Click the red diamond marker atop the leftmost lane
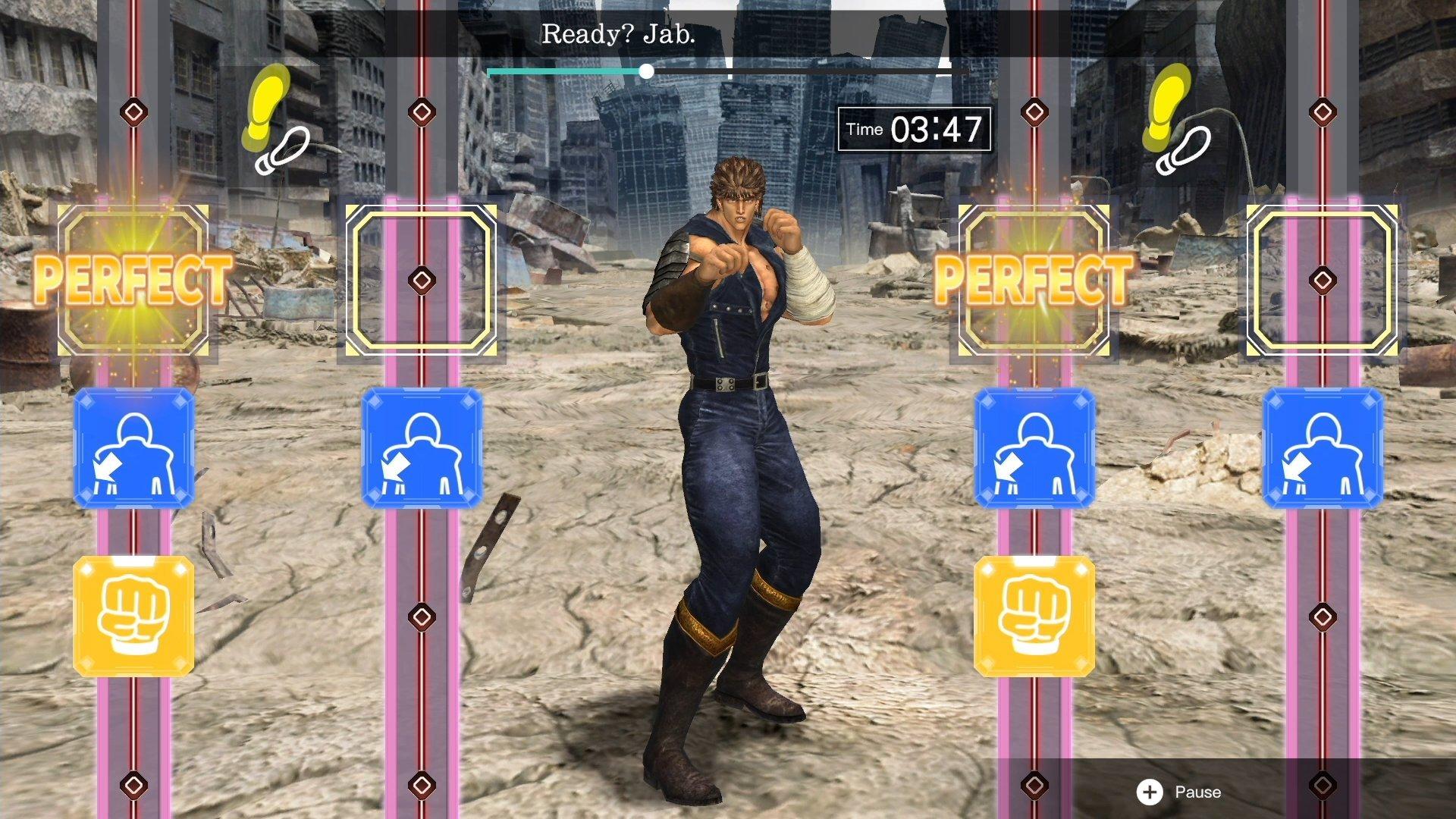This screenshot has width=1456, height=819. coord(133,112)
